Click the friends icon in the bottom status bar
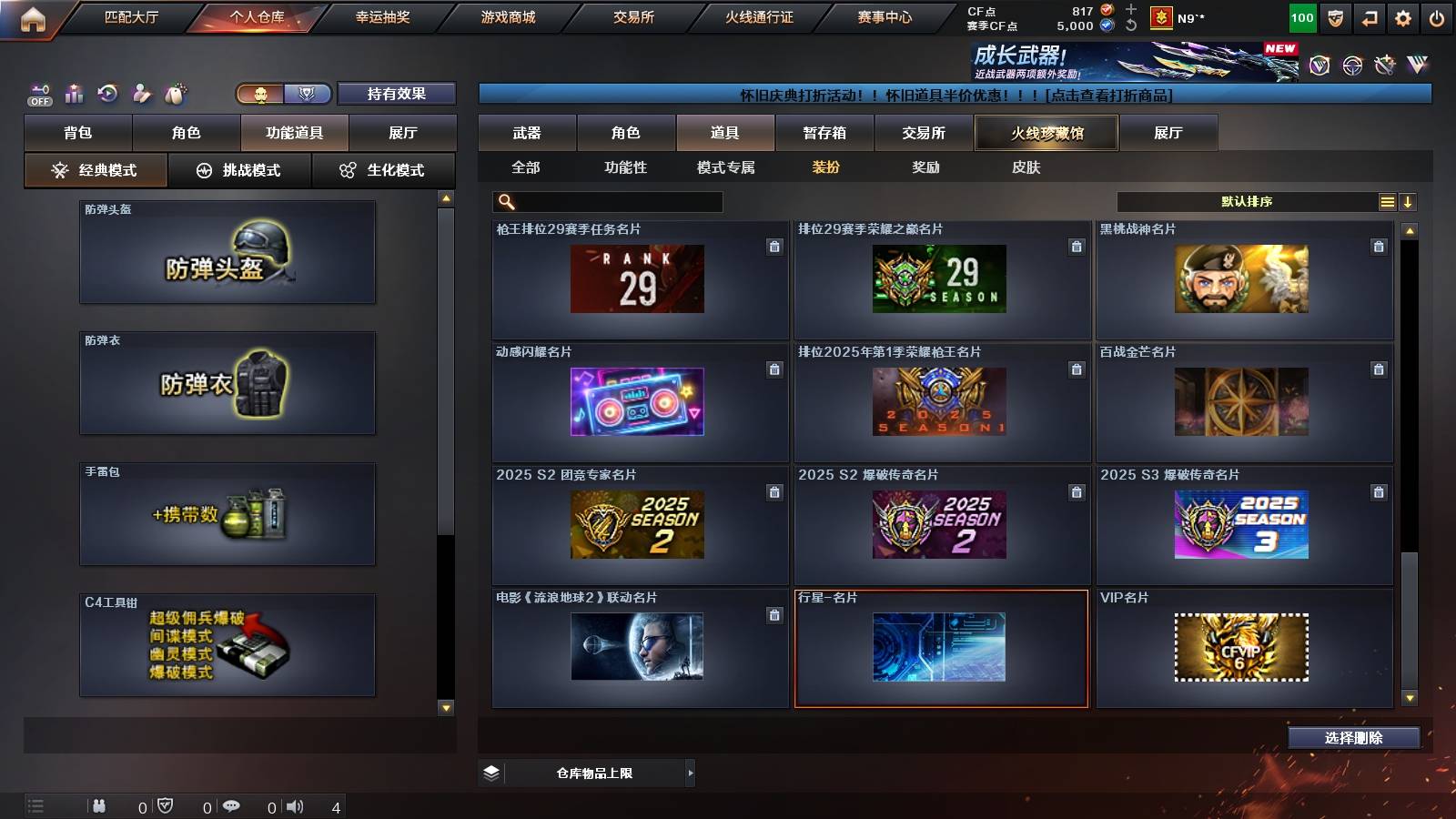The image size is (1456, 819). tap(100, 805)
